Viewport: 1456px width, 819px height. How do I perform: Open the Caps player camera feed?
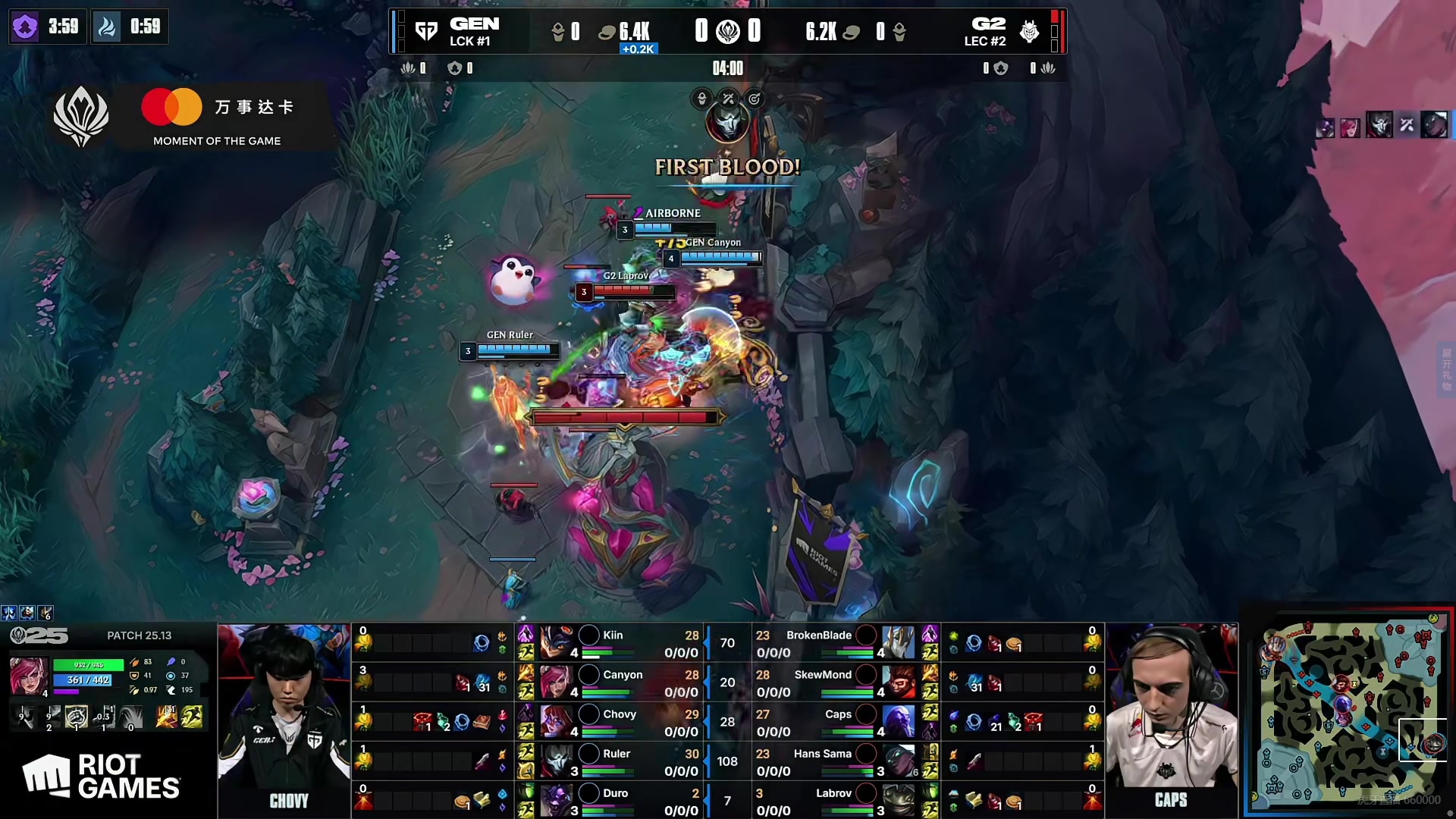click(1171, 713)
